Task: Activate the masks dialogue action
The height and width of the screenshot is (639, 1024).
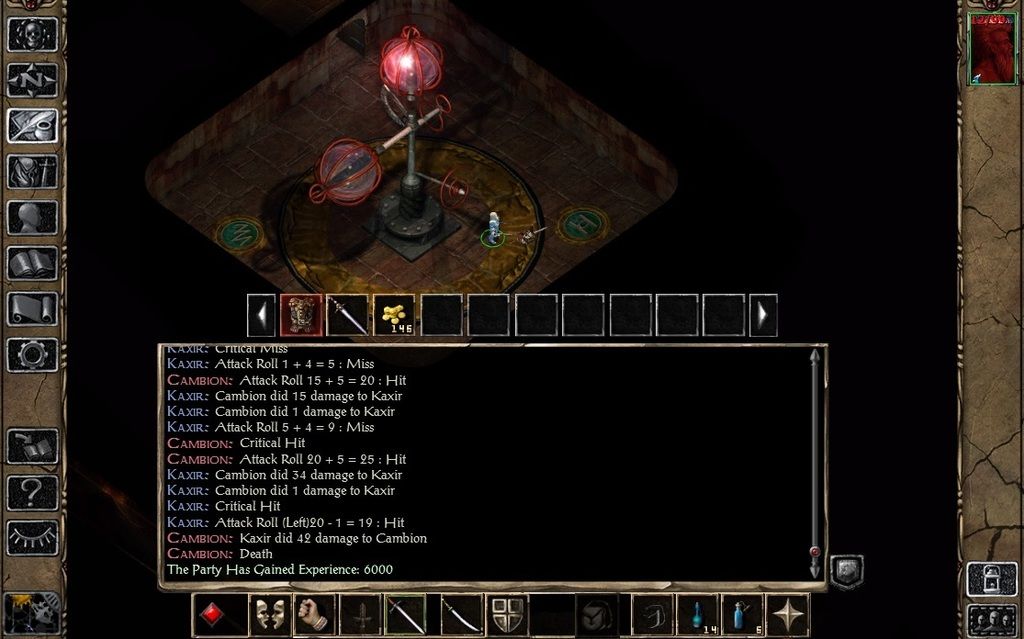Action: click(x=265, y=614)
